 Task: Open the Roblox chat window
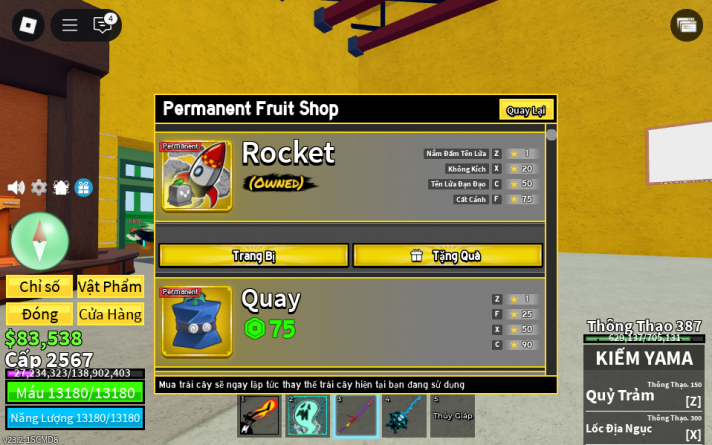[x=103, y=25]
